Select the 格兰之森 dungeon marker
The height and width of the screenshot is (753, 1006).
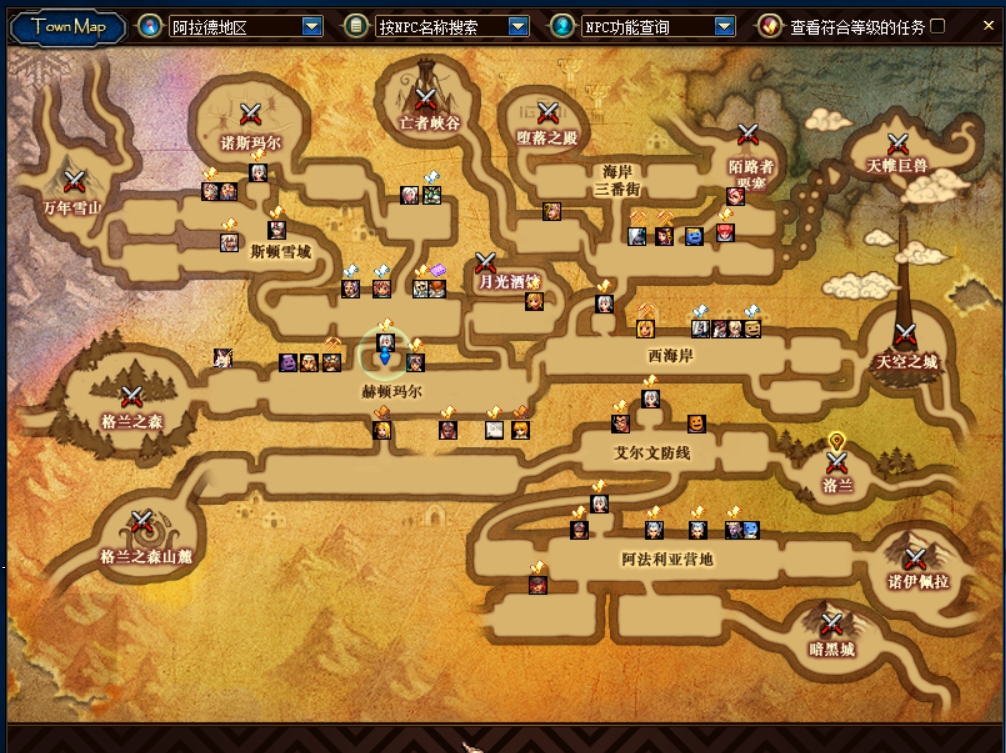(131, 397)
